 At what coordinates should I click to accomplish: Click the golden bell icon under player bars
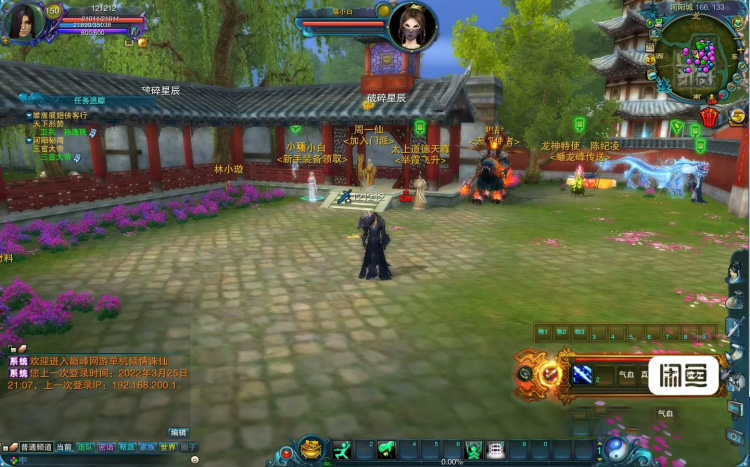tap(142, 43)
